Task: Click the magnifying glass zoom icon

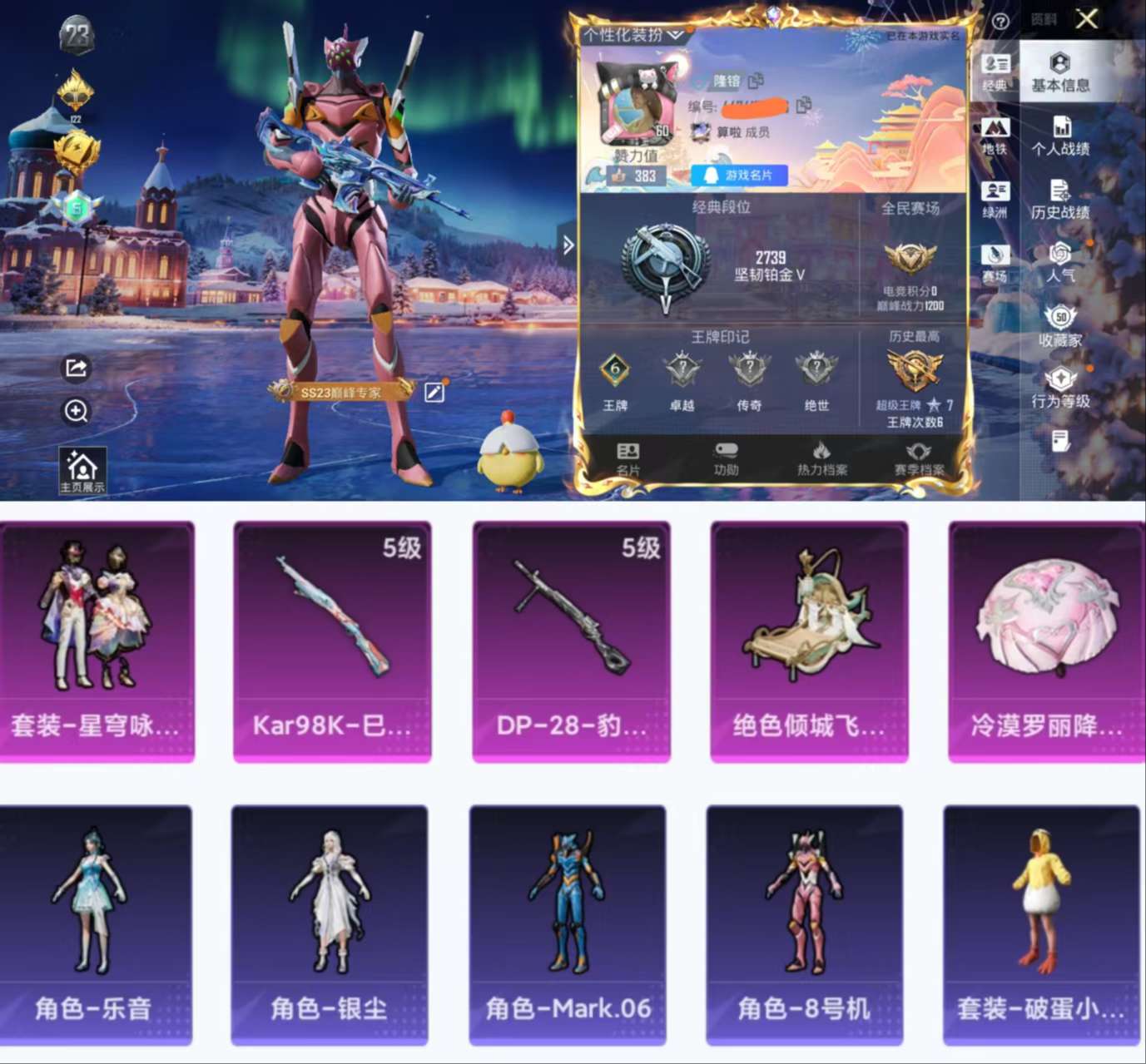Action: [x=75, y=411]
